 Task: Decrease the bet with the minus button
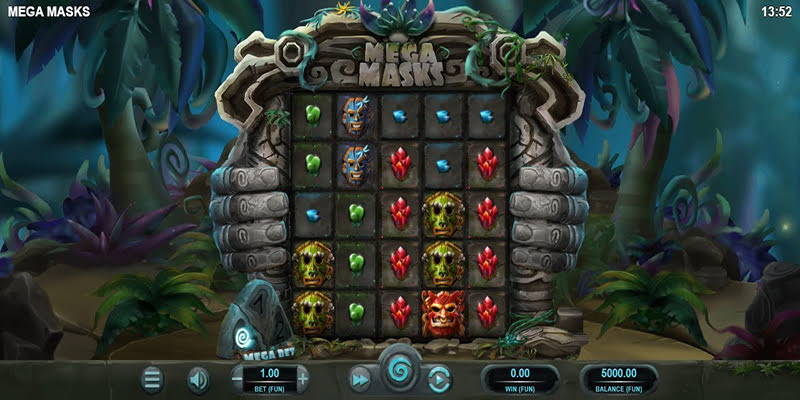pyautogui.click(x=237, y=380)
